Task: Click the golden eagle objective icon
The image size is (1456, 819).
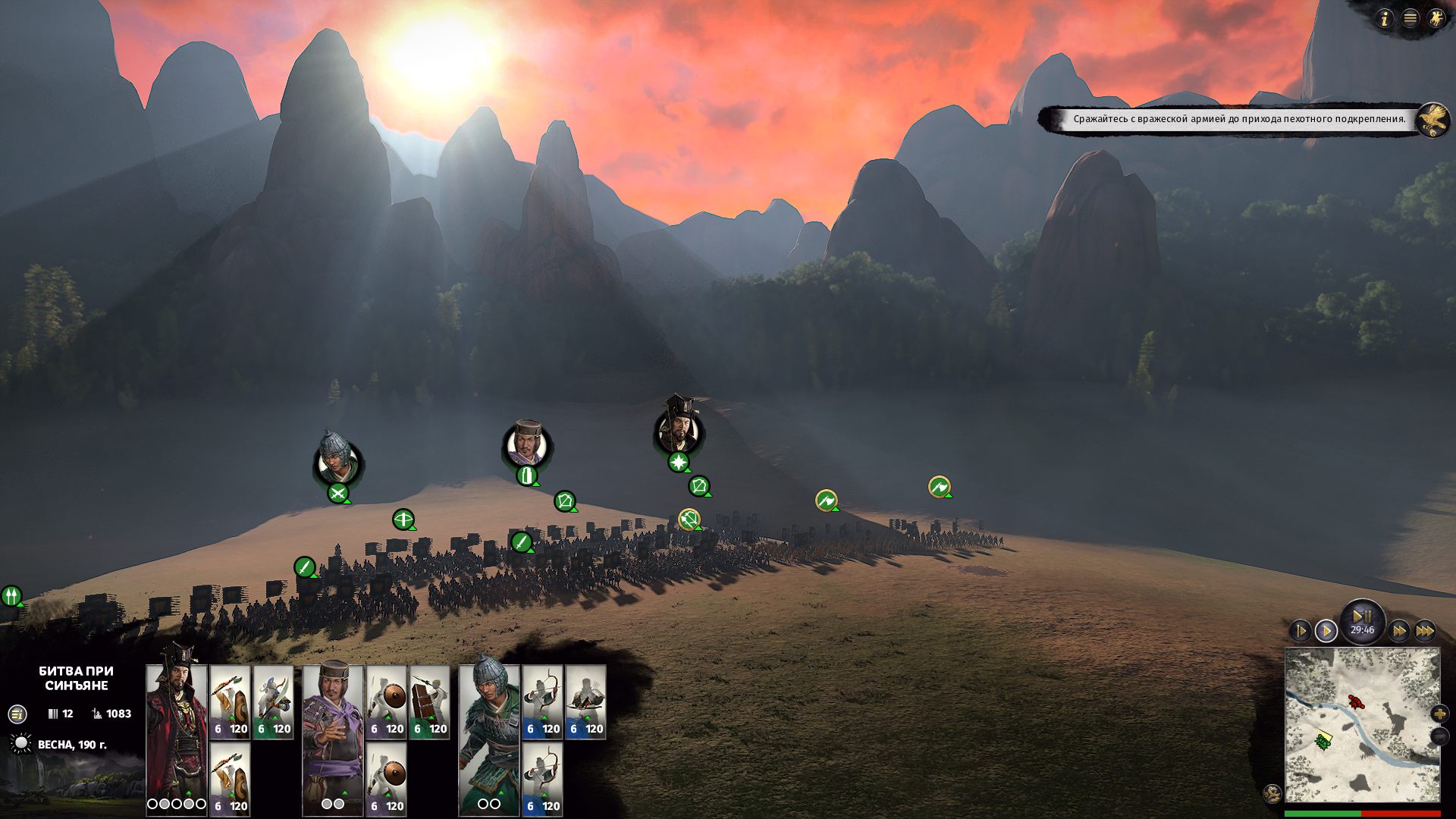Action: click(x=1432, y=120)
